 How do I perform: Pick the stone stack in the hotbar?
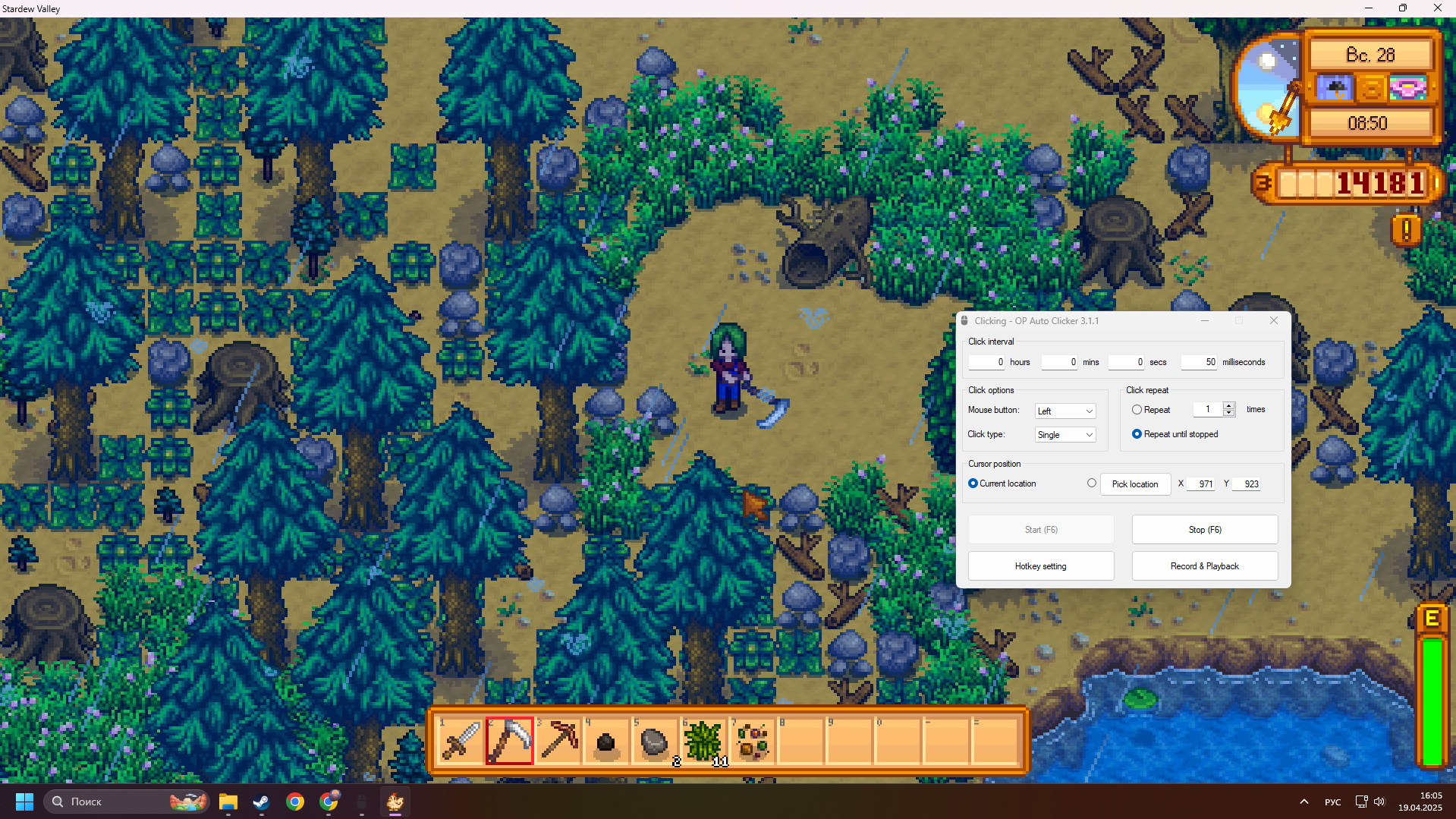[x=655, y=740]
